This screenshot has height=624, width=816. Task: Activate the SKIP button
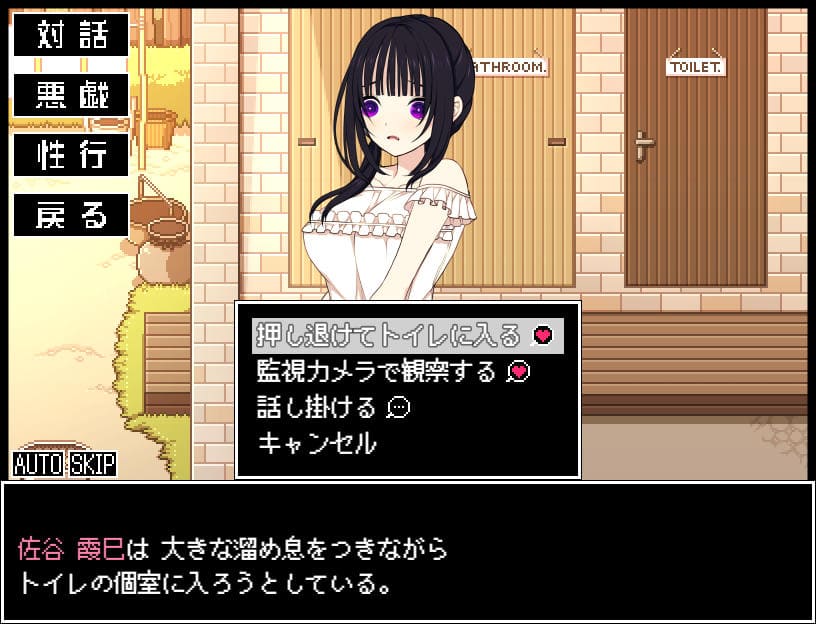point(92,464)
